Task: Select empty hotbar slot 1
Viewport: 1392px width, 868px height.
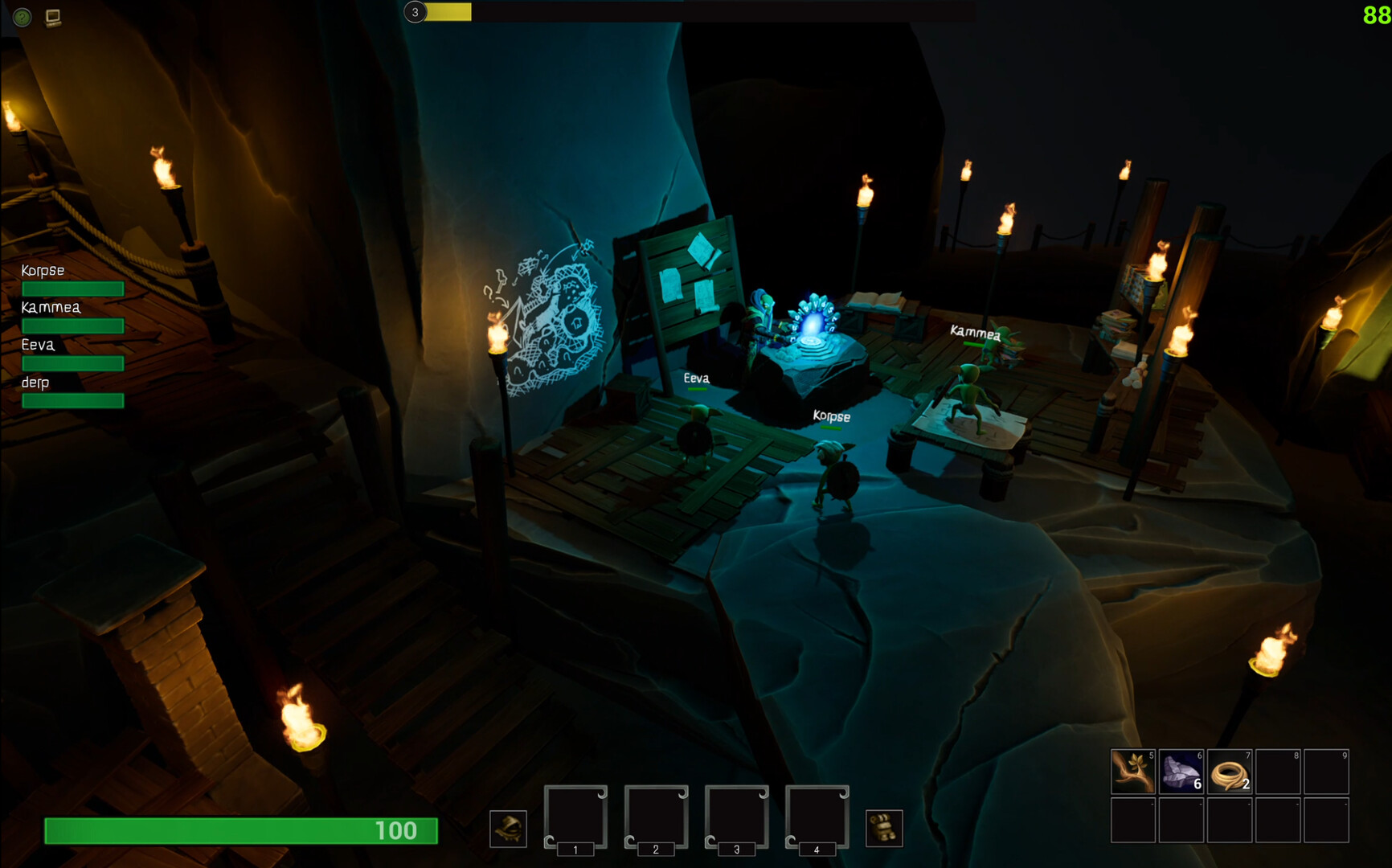Action: (575, 816)
